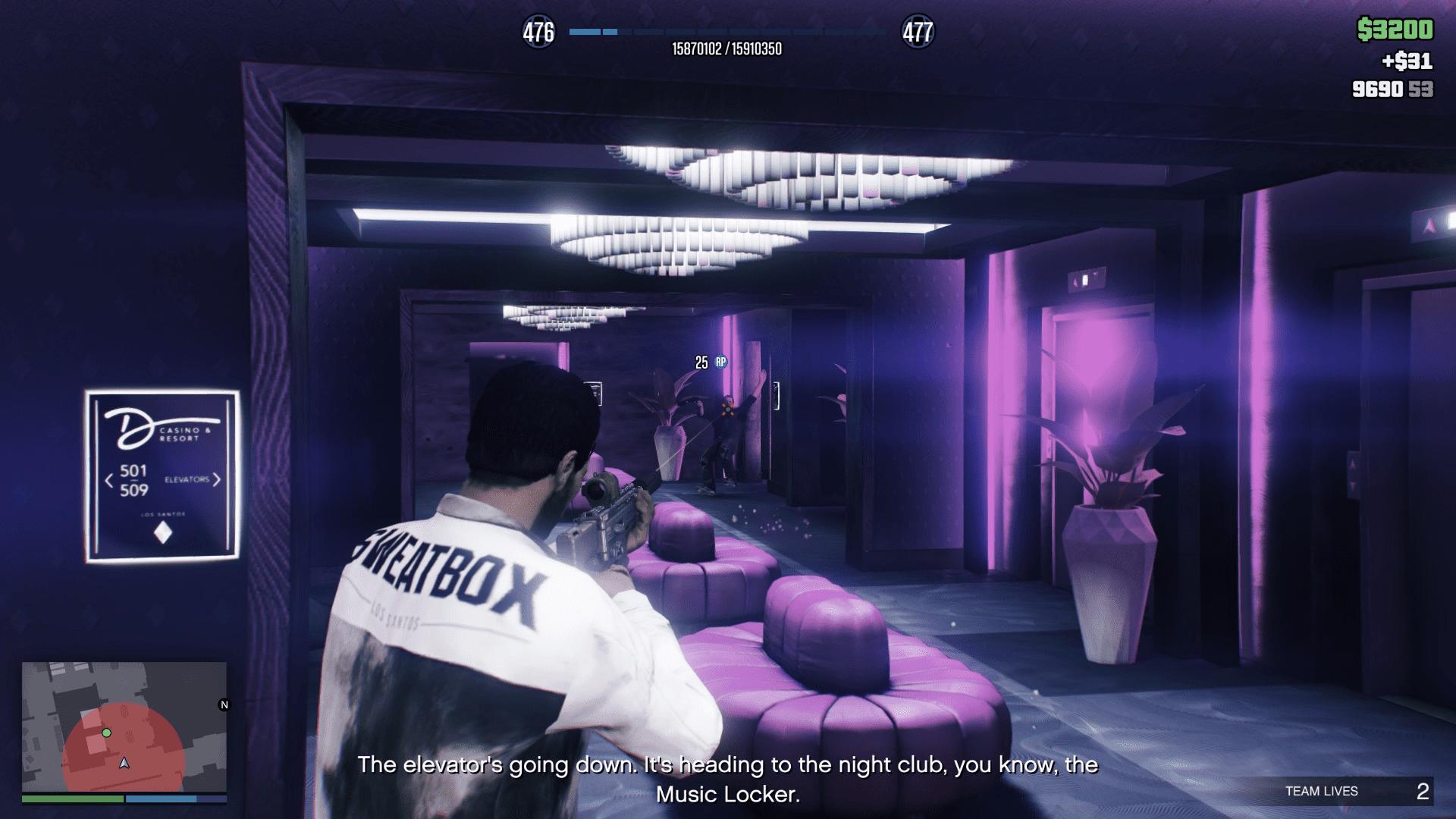Click the ELEVATORS label on the wall sign
This screenshot has height=819, width=1456.
click(186, 479)
